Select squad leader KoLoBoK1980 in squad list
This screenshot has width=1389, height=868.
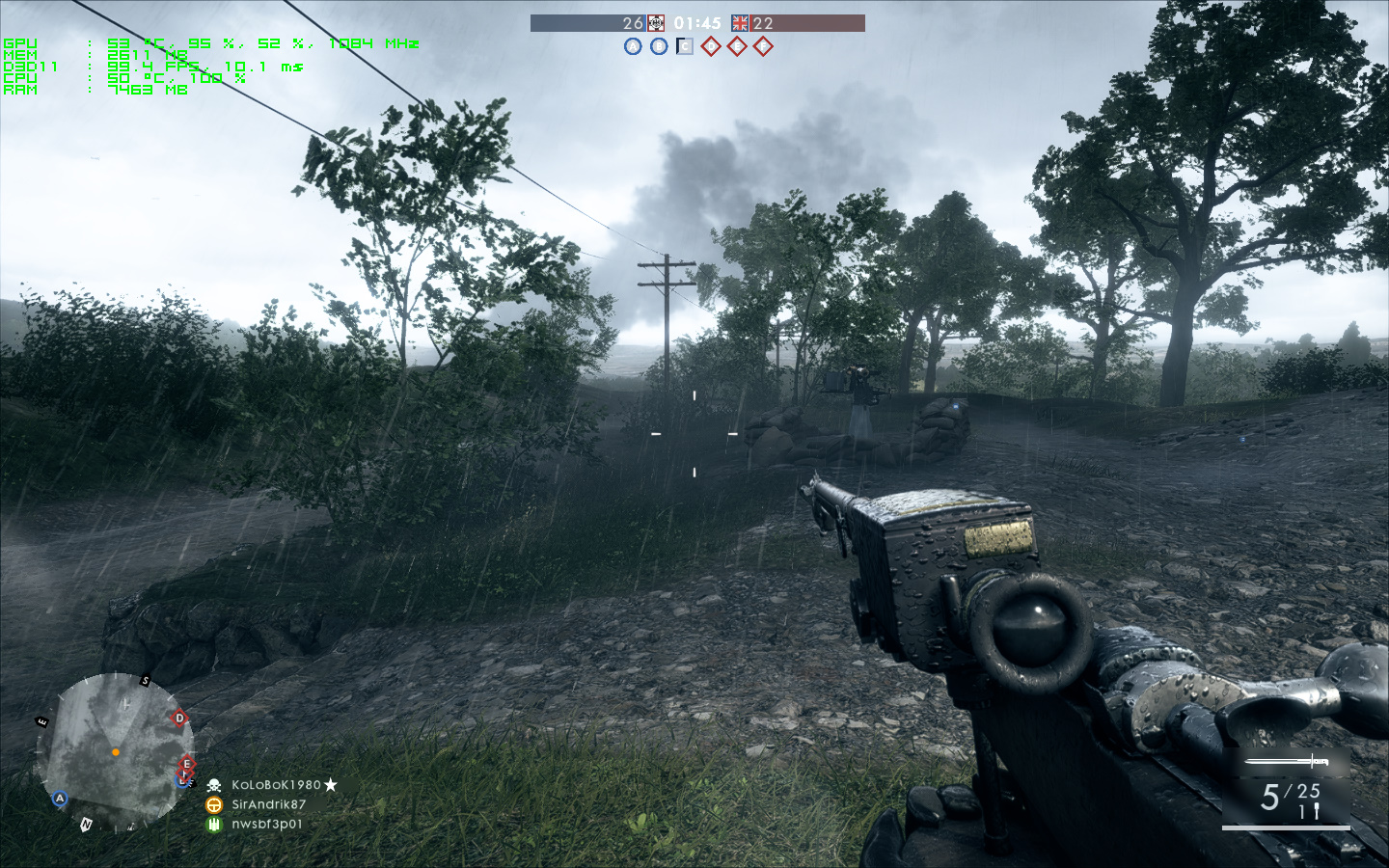[276, 785]
